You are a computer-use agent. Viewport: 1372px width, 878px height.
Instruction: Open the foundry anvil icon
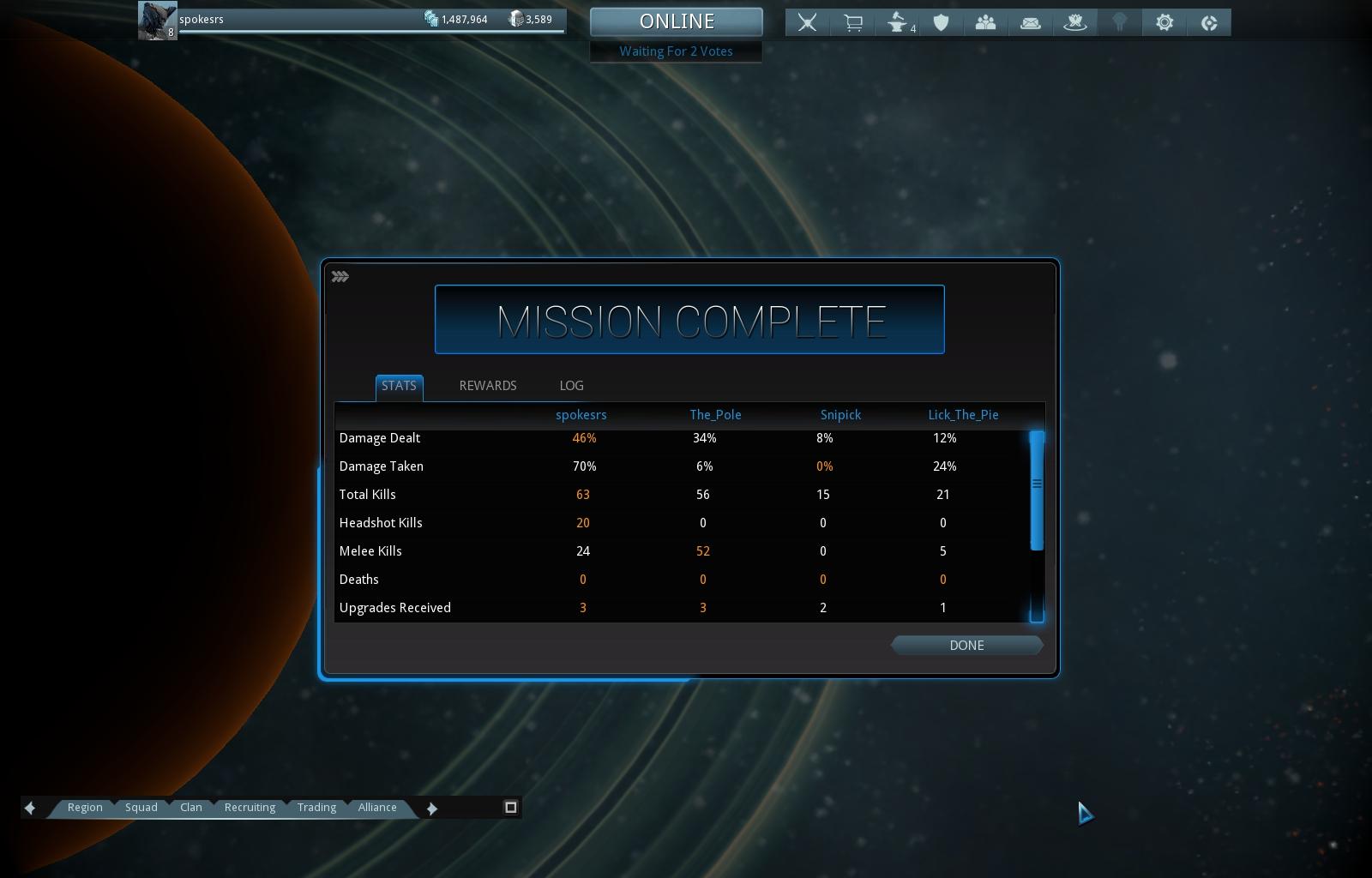(x=898, y=22)
